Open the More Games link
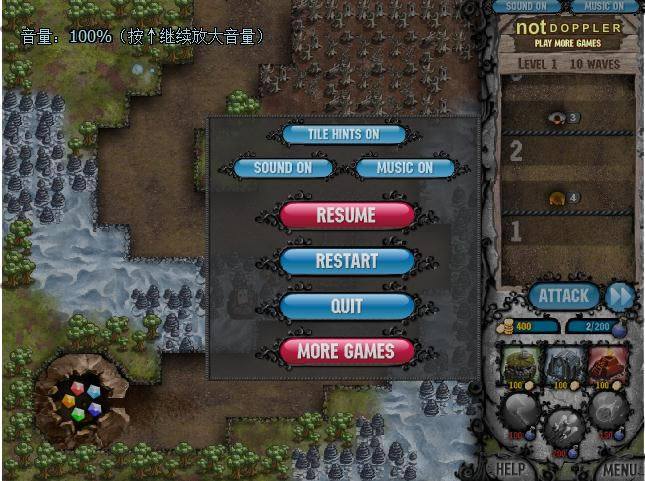The width and height of the screenshot is (645, 481). point(346,351)
